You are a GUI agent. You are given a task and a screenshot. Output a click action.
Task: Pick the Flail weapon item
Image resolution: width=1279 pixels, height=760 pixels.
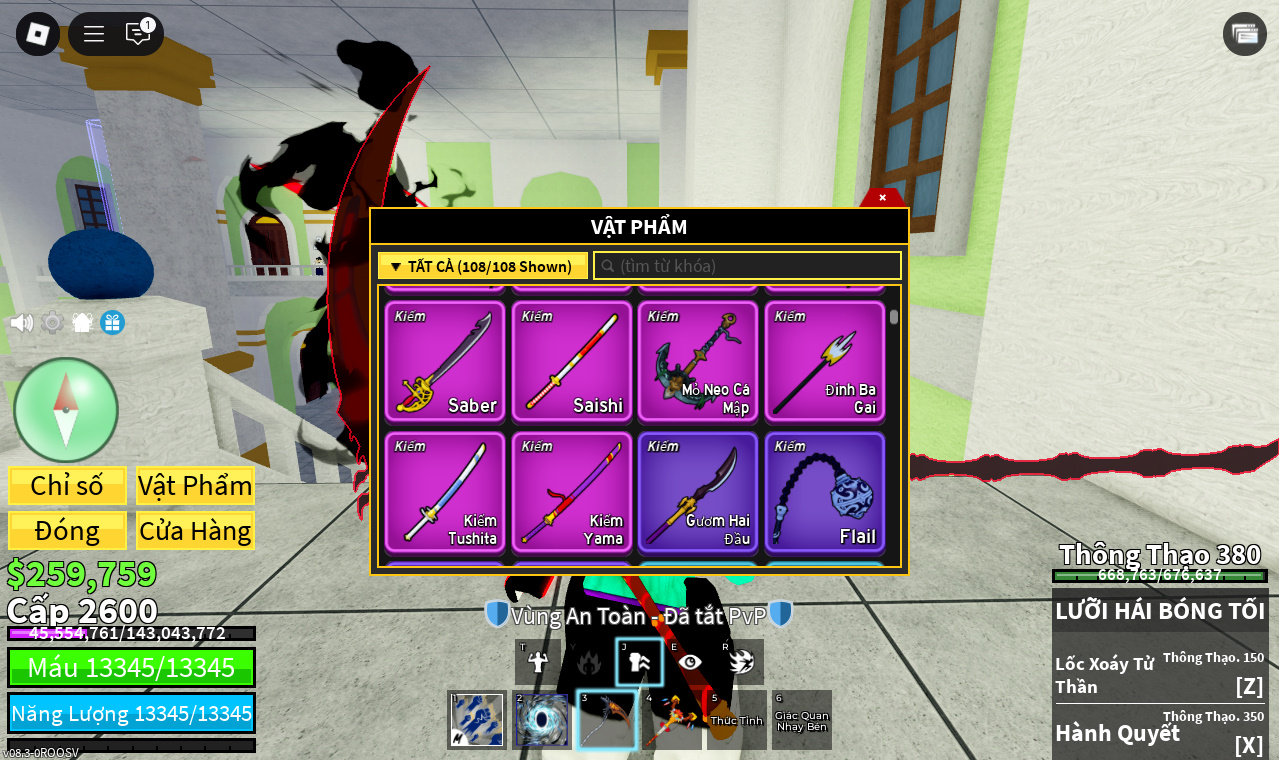pyautogui.click(x=825, y=492)
